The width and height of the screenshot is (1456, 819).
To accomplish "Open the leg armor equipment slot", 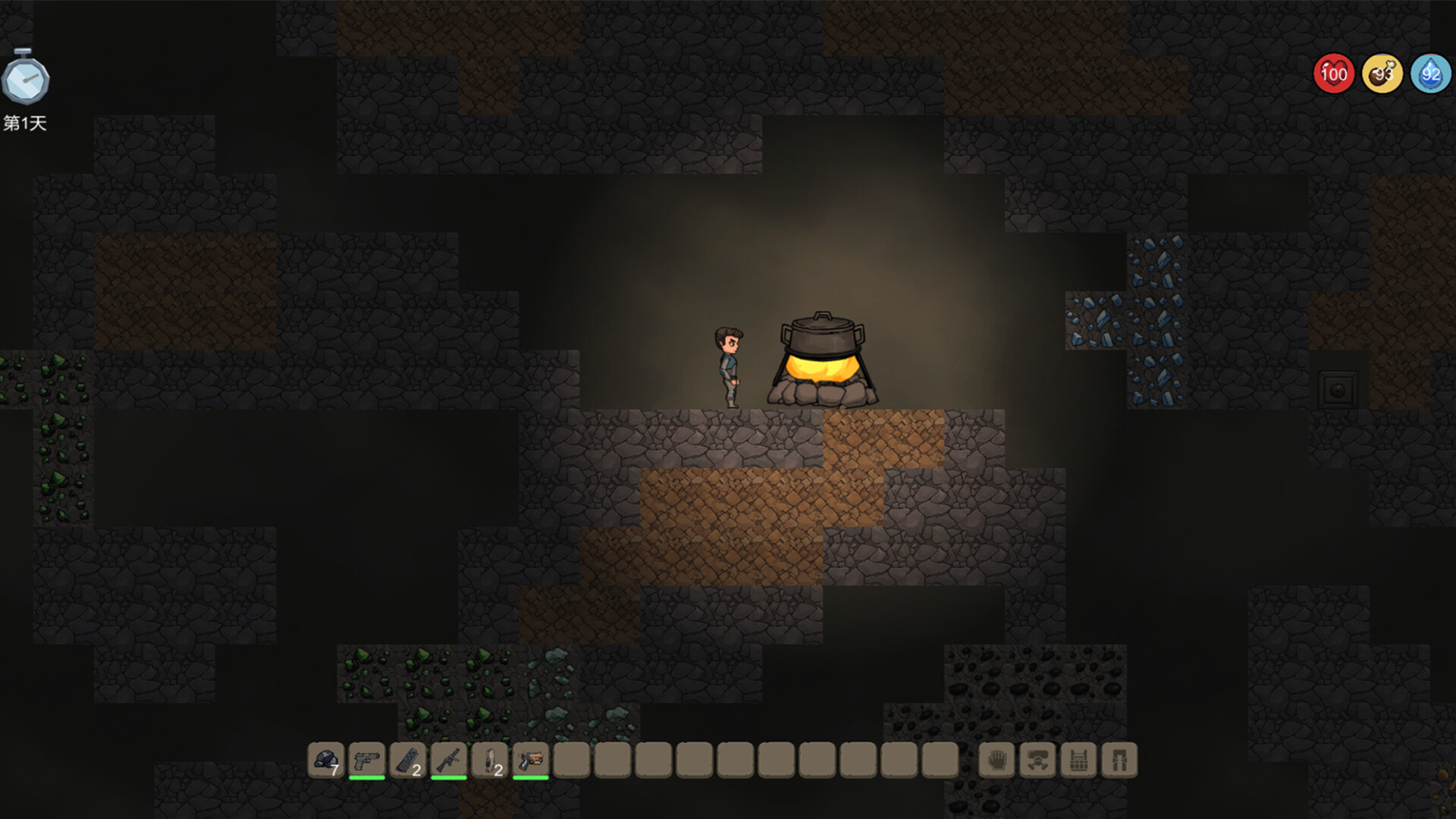I will [1120, 759].
